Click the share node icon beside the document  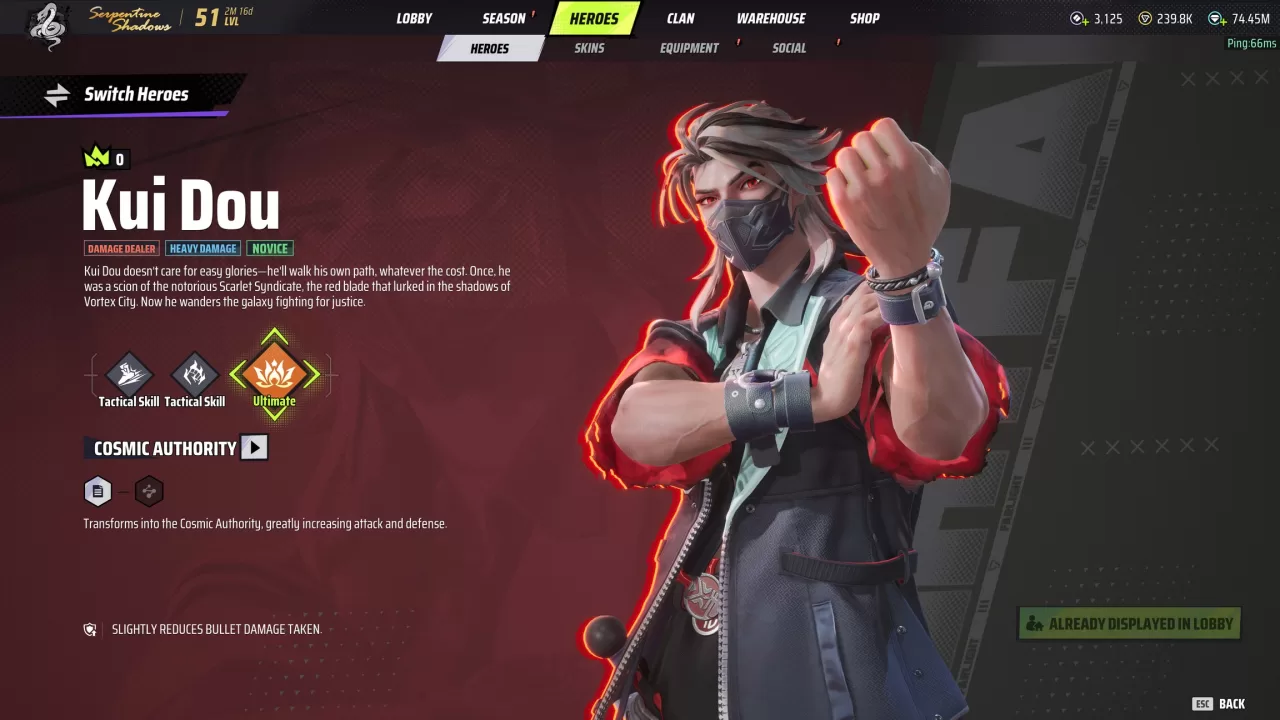click(149, 491)
